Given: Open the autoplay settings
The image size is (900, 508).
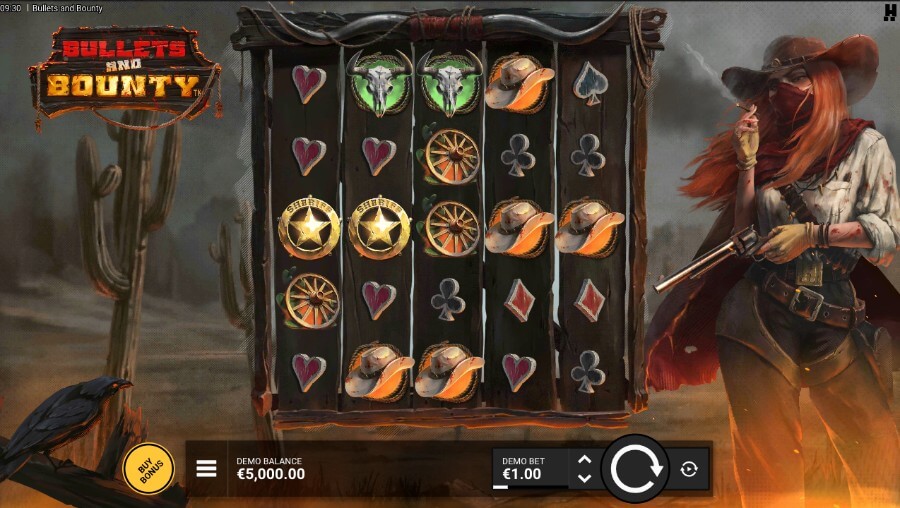Looking at the screenshot, I should pos(689,468).
